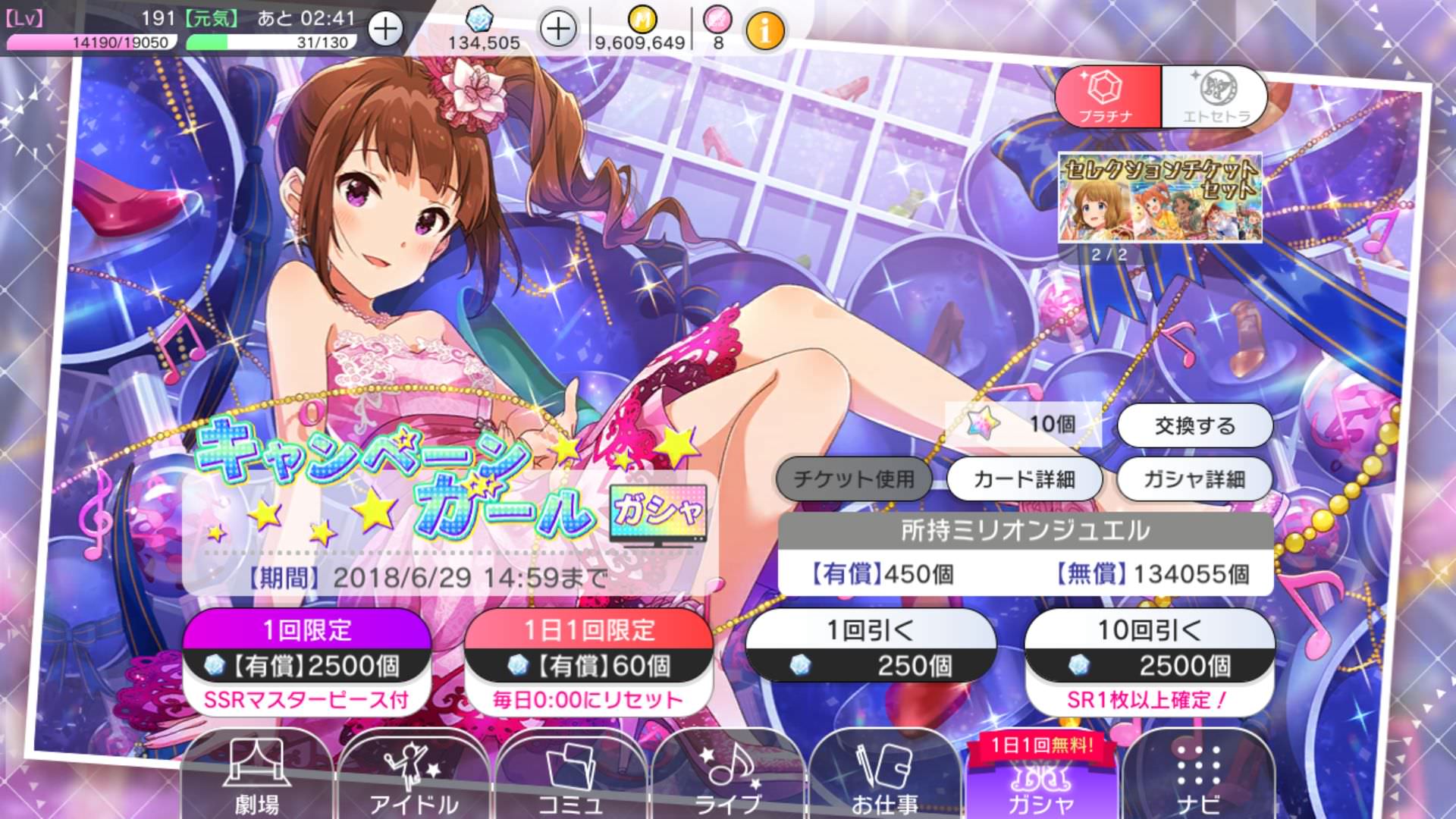Go to the コミュ menu

pyautogui.click(x=570, y=777)
